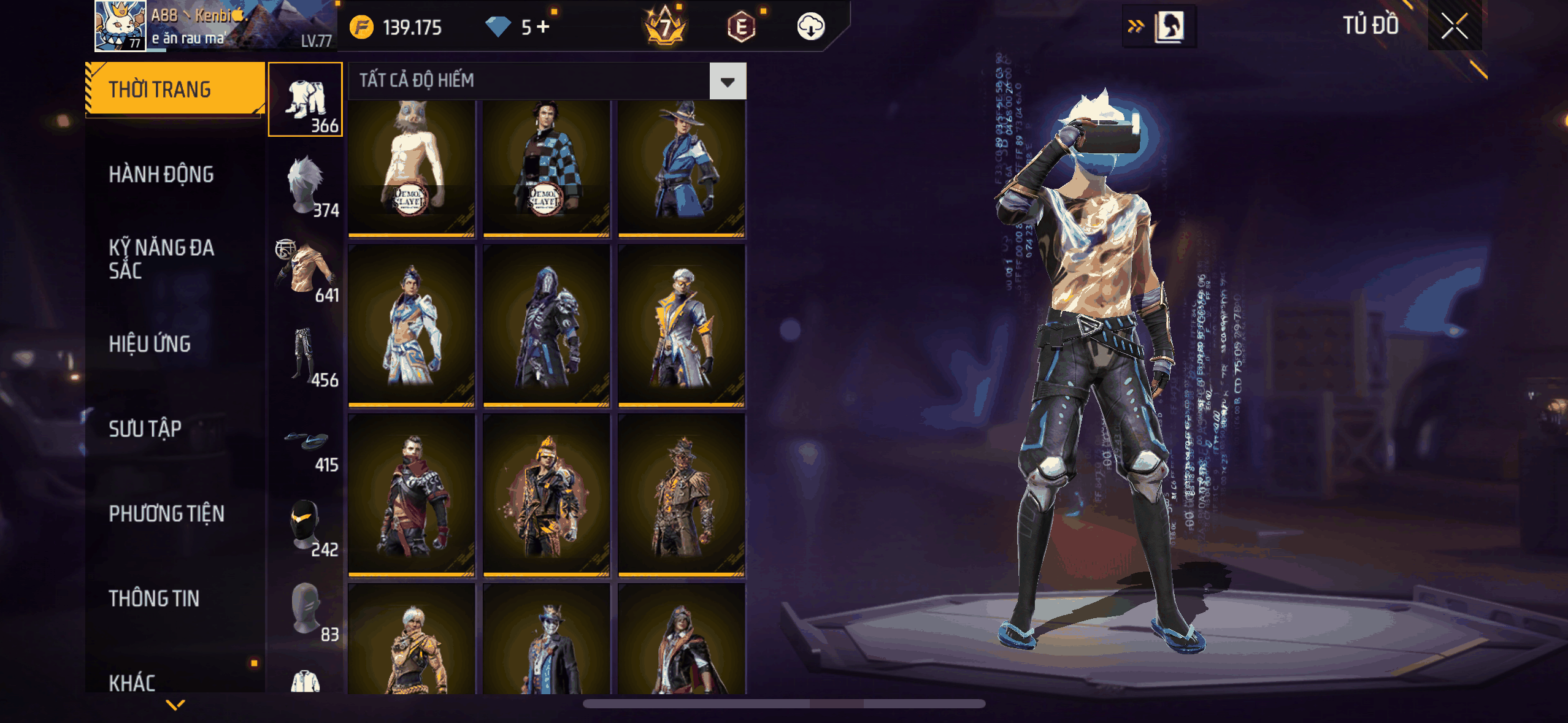Open the cloud download icon
The width and height of the screenshot is (1568, 723).
(810, 27)
